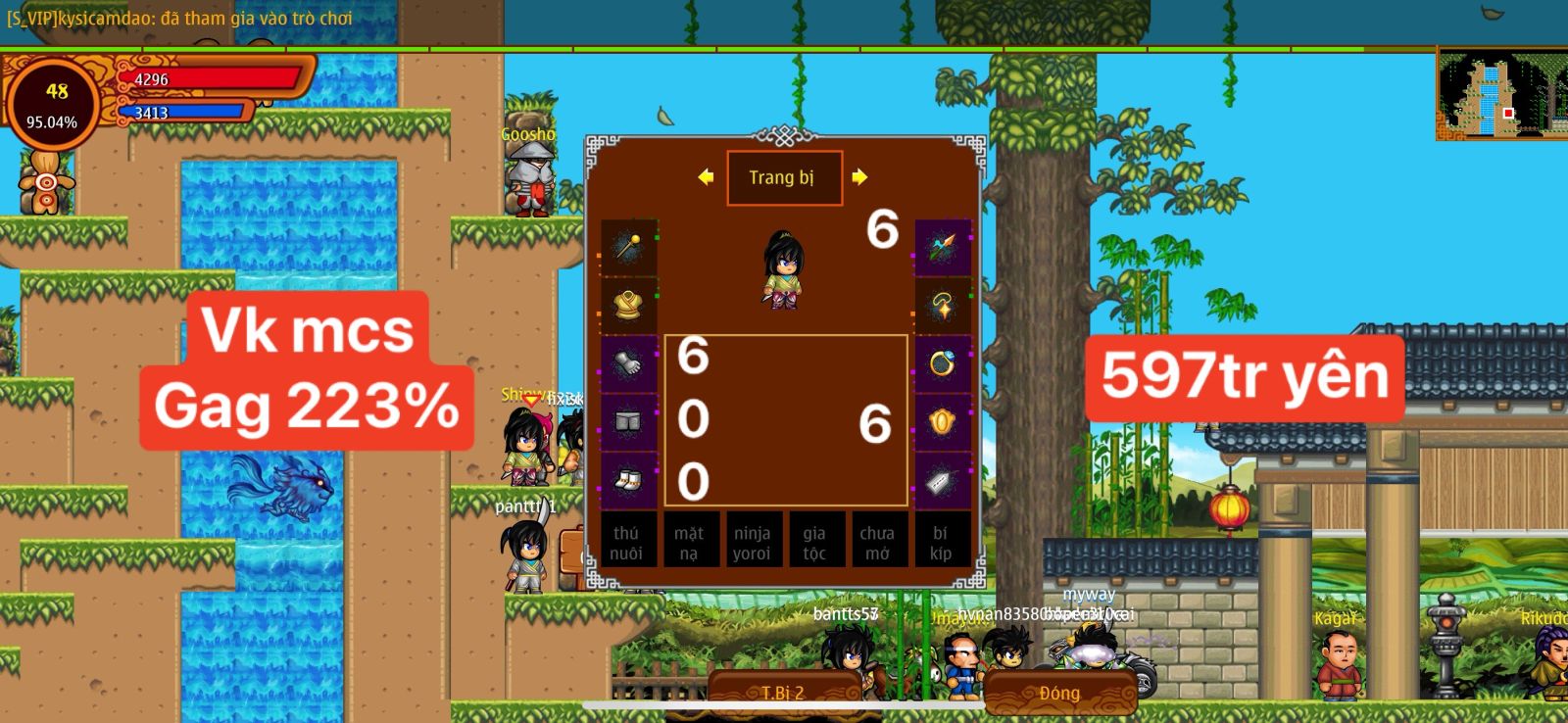Screen dimensions: 1568x723
Task: Open the bí kíp slot
Action: tap(940, 542)
